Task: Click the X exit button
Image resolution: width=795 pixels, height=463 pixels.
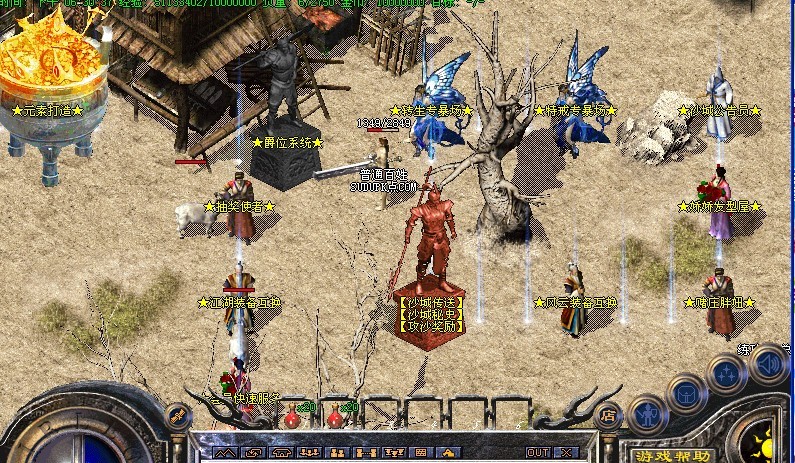Action: [x=567, y=453]
